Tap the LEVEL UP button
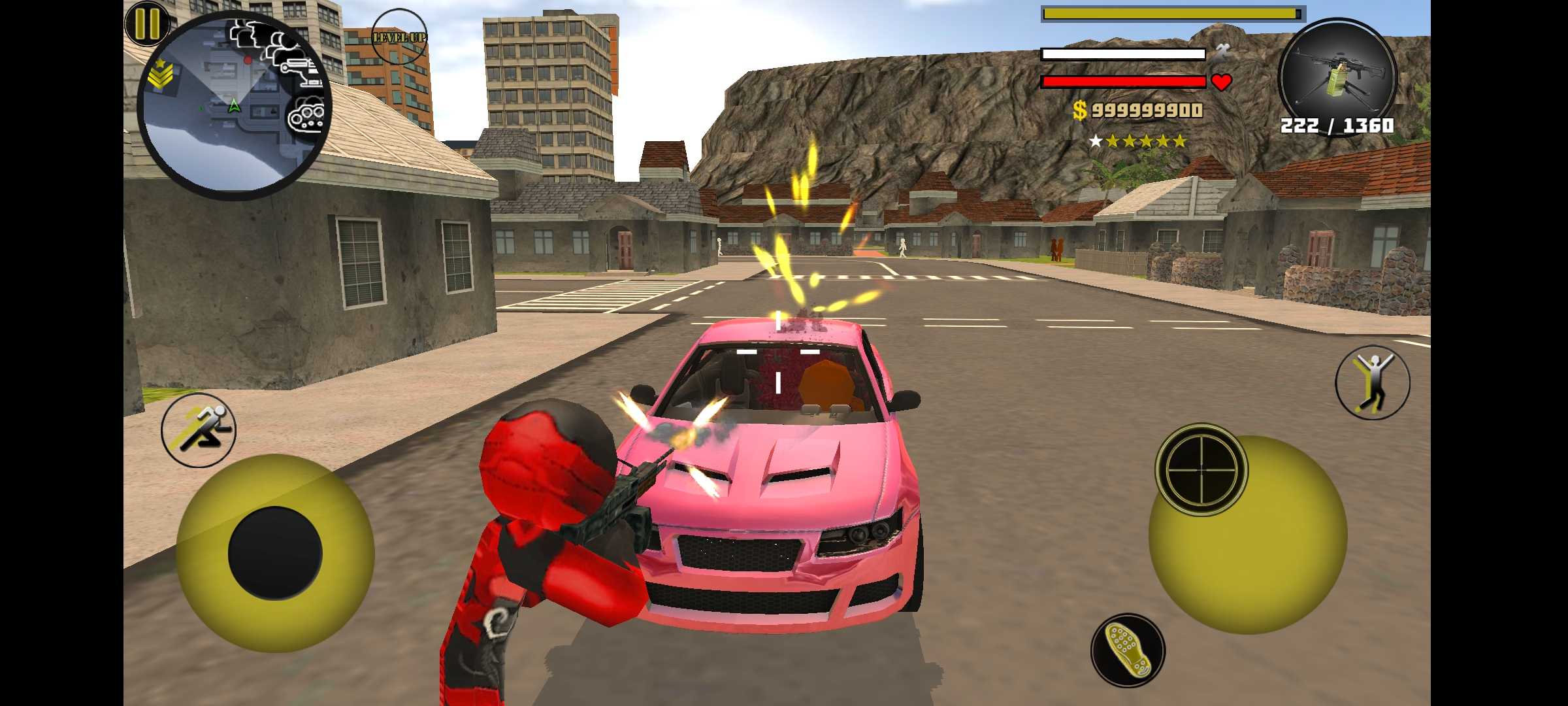This screenshot has width=1568, height=706. [399, 37]
